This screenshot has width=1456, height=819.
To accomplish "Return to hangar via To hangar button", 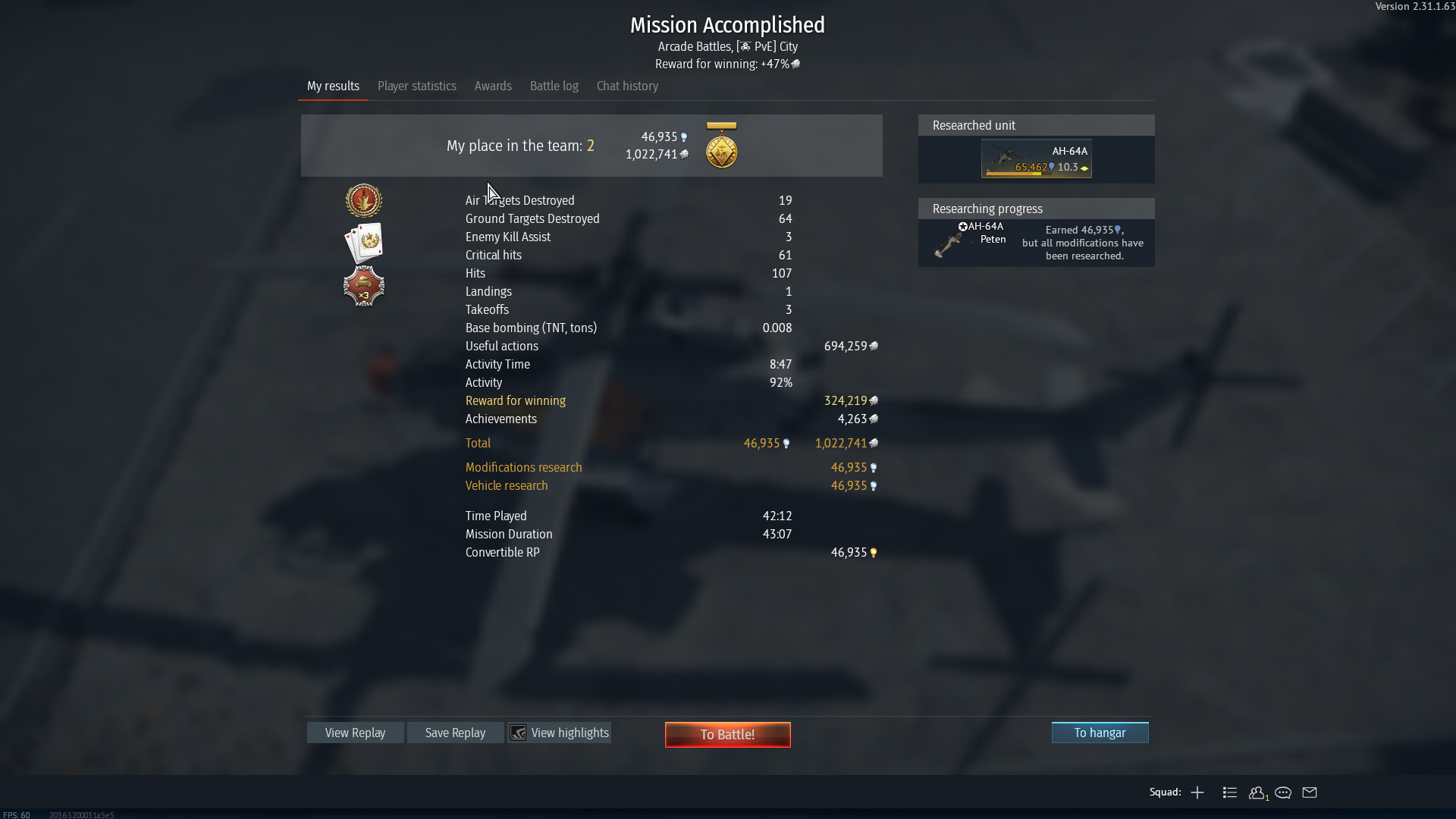I will pyautogui.click(x=1100, y=733).
